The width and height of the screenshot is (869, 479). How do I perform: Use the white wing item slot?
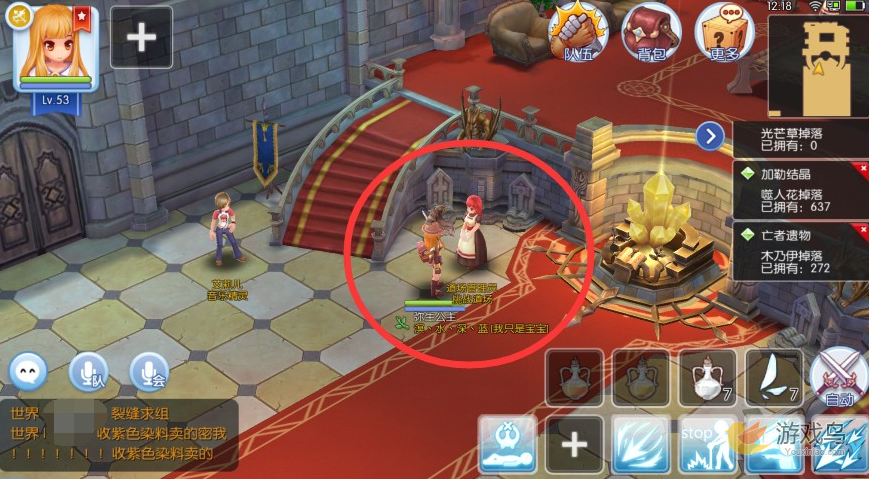774,377
